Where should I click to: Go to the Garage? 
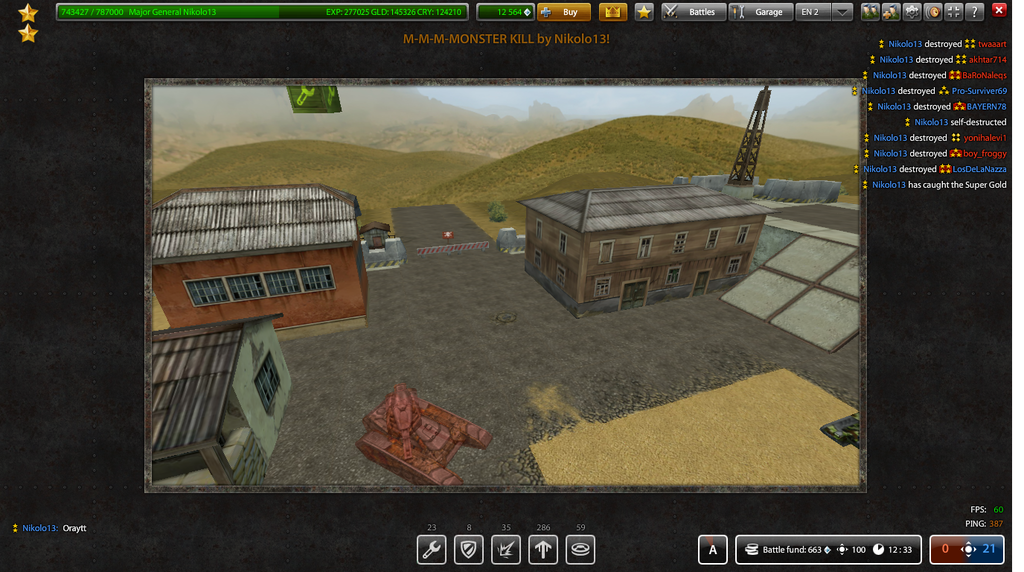coord(759,12)
